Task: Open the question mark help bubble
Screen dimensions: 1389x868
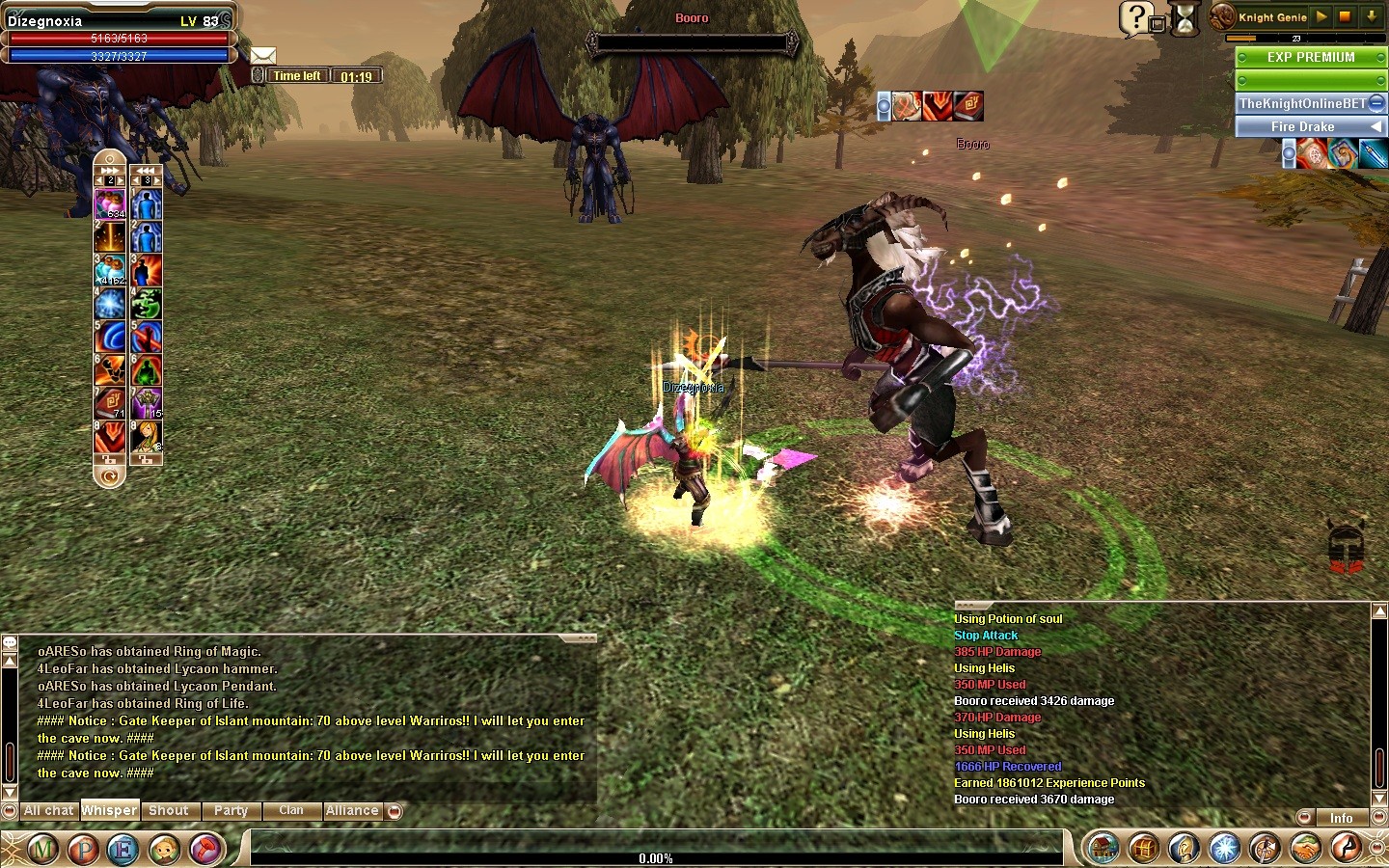Action: pos(1136,17)
